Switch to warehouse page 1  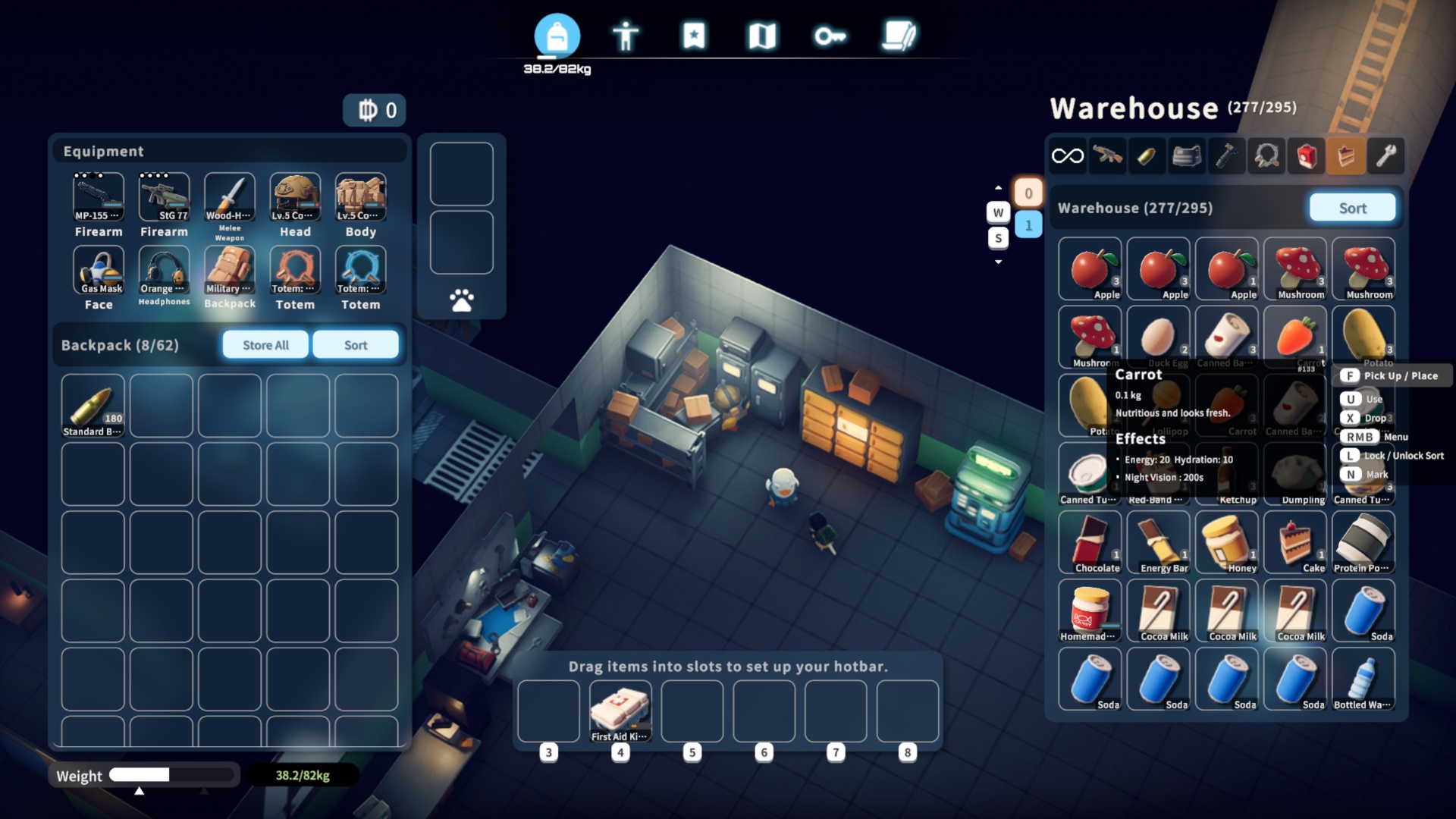1028,225
